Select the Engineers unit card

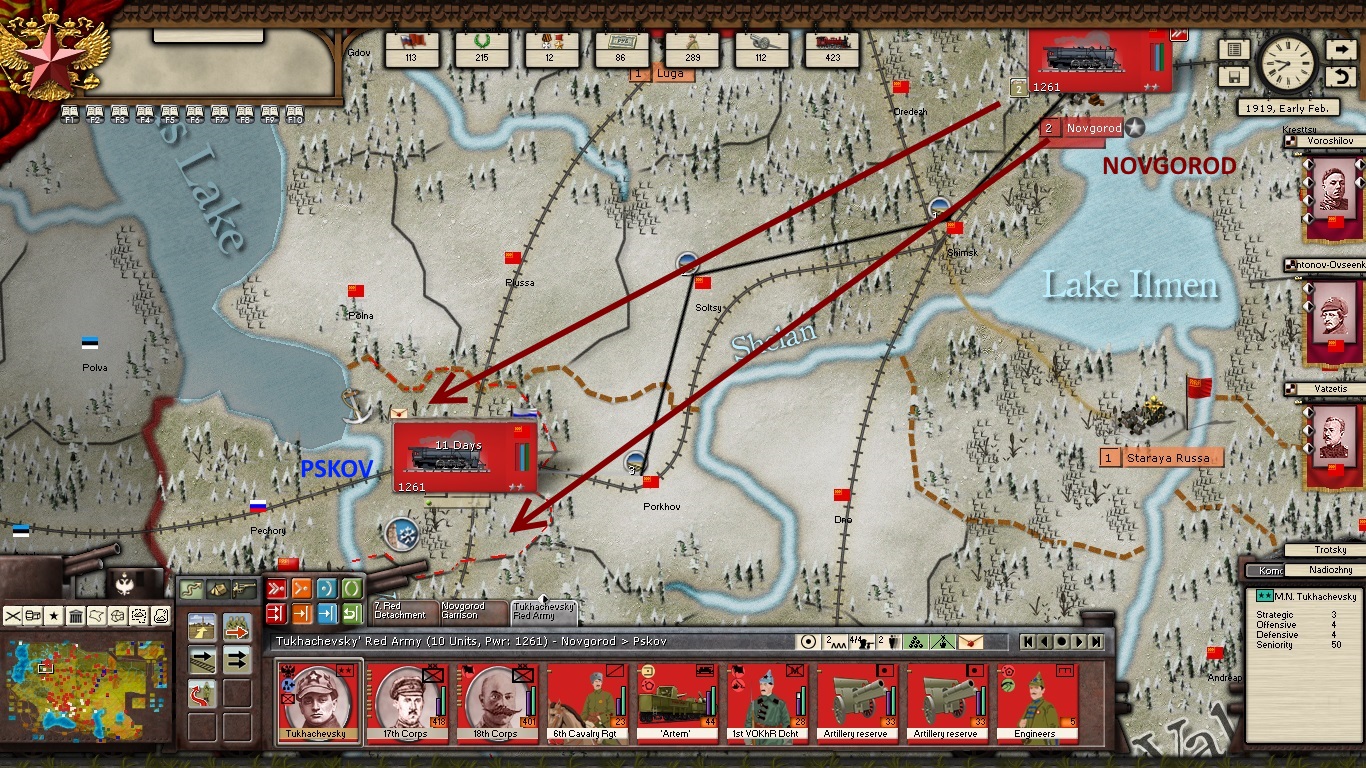point(1036,701)
